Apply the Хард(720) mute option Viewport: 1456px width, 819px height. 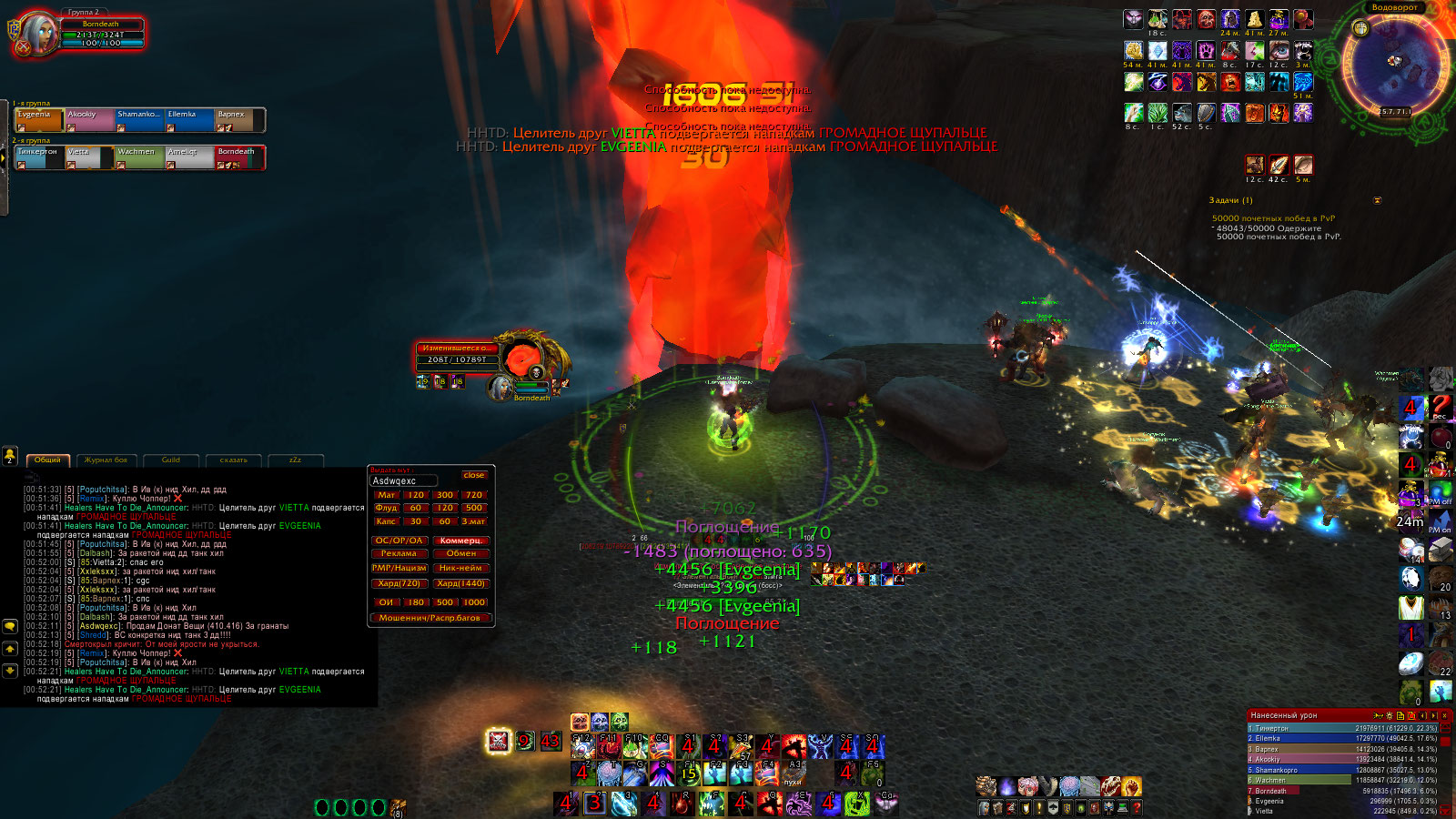click(399, 583)
